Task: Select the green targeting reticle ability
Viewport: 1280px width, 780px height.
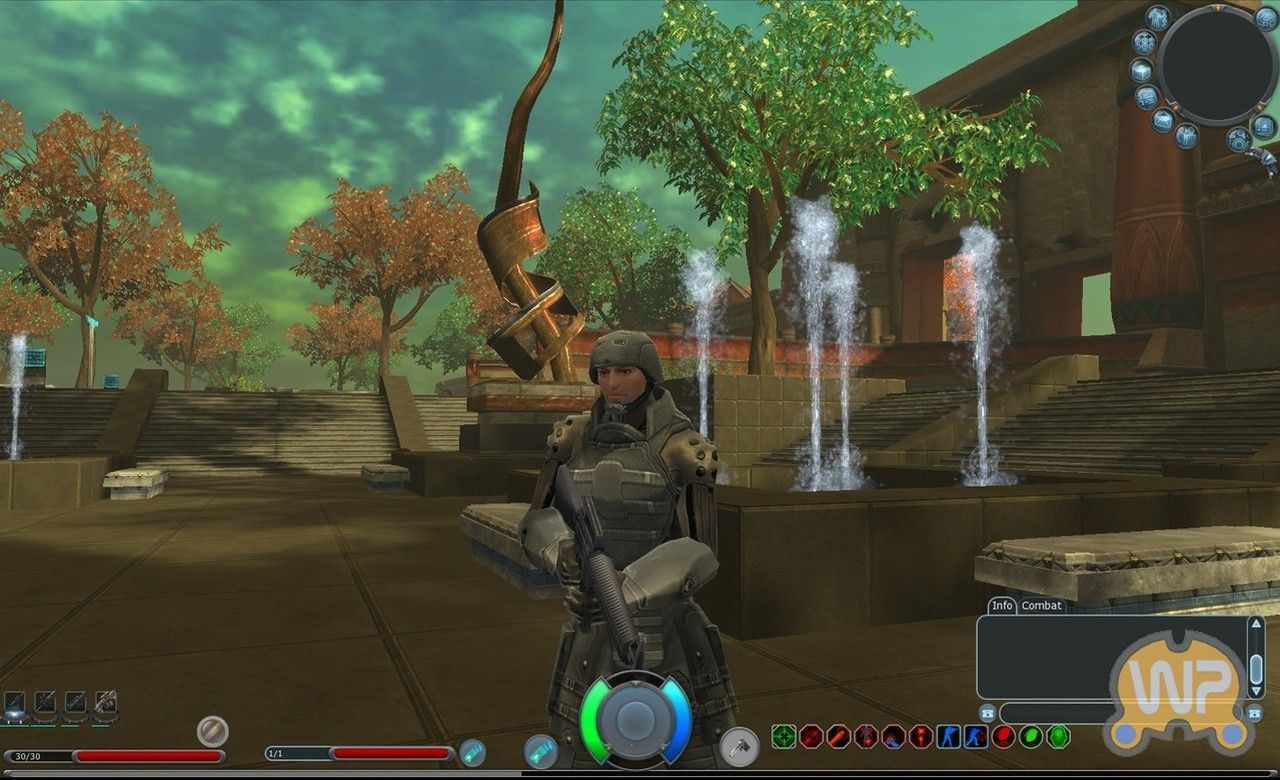Action: point(784,736)
